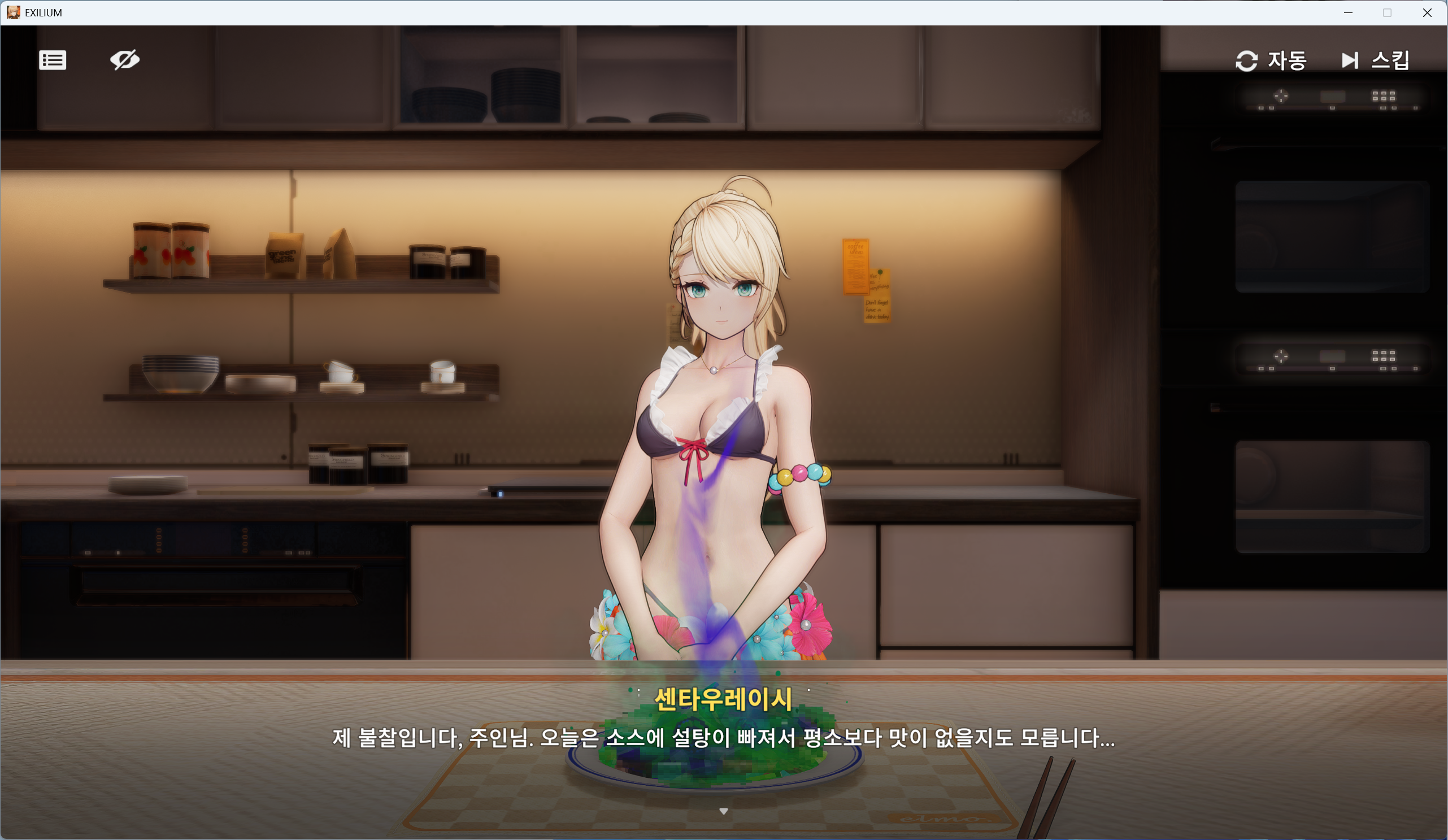This screenshot has width=1448, height=840.
Task: Enable 자동 auto-play mode
Action: click(x=1287, y=60)
